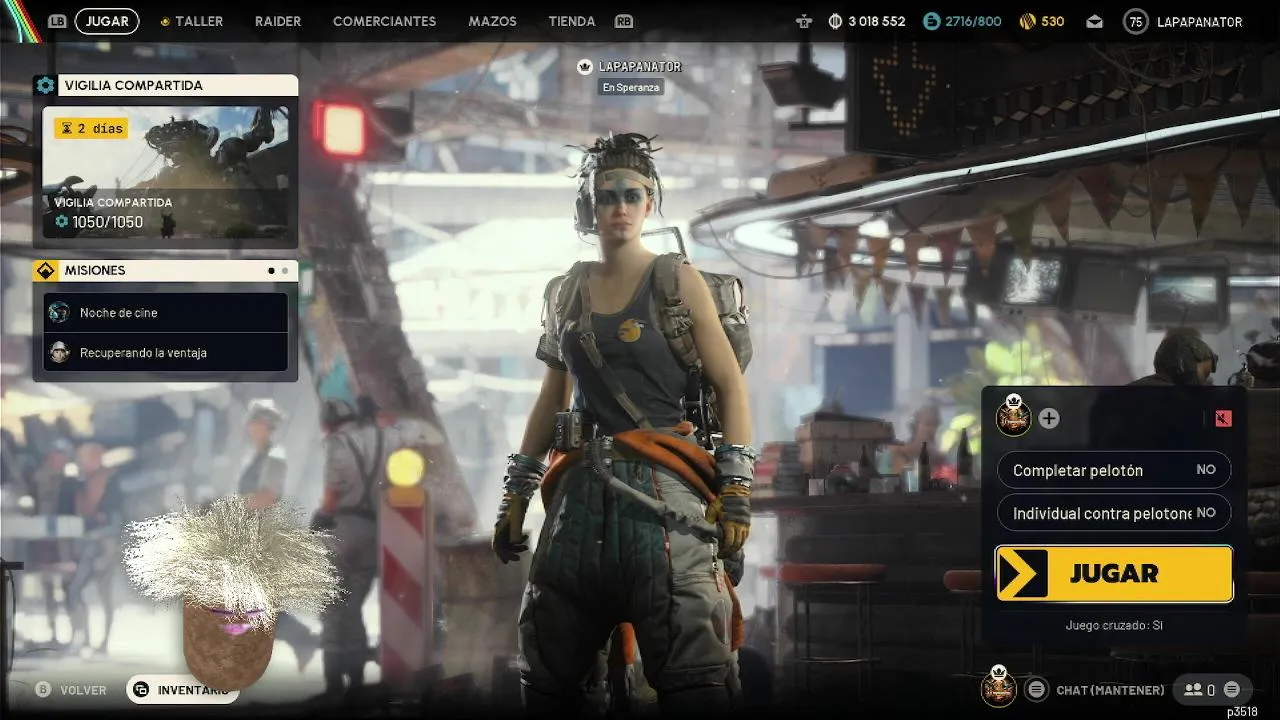Open the Tienda tab
The height and width of the screenshot is (720, 1280).
click(x=572, y=21)
